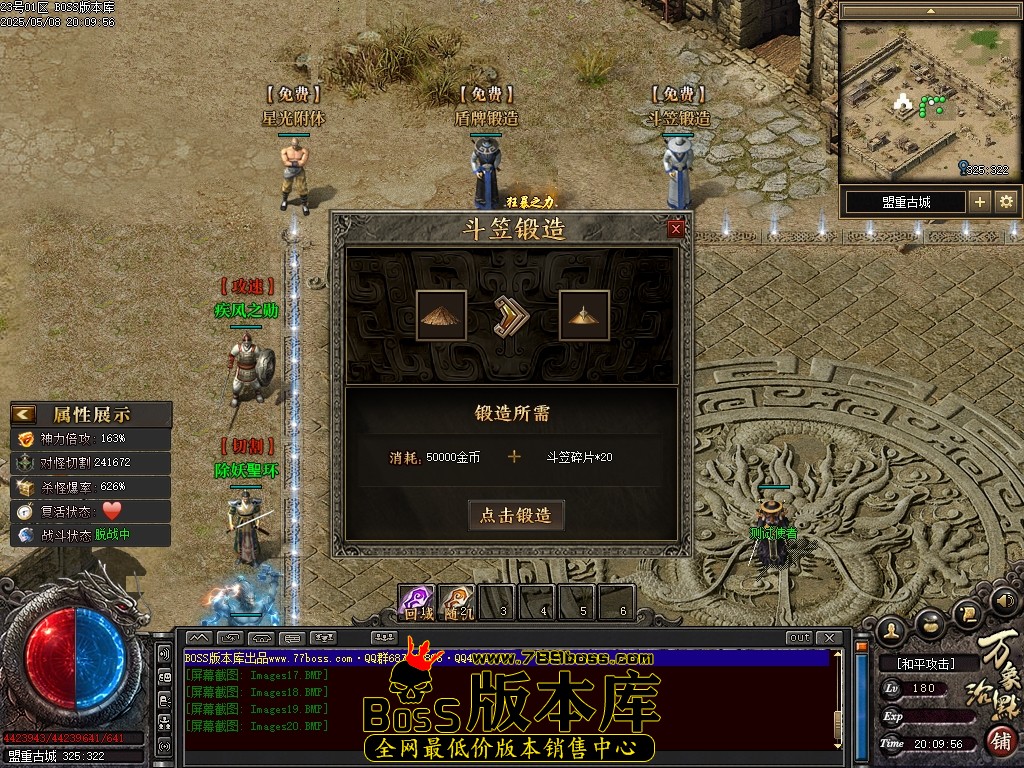
Task: Click the 77boss.com announcement line in chat
Action: click(300, 659)
